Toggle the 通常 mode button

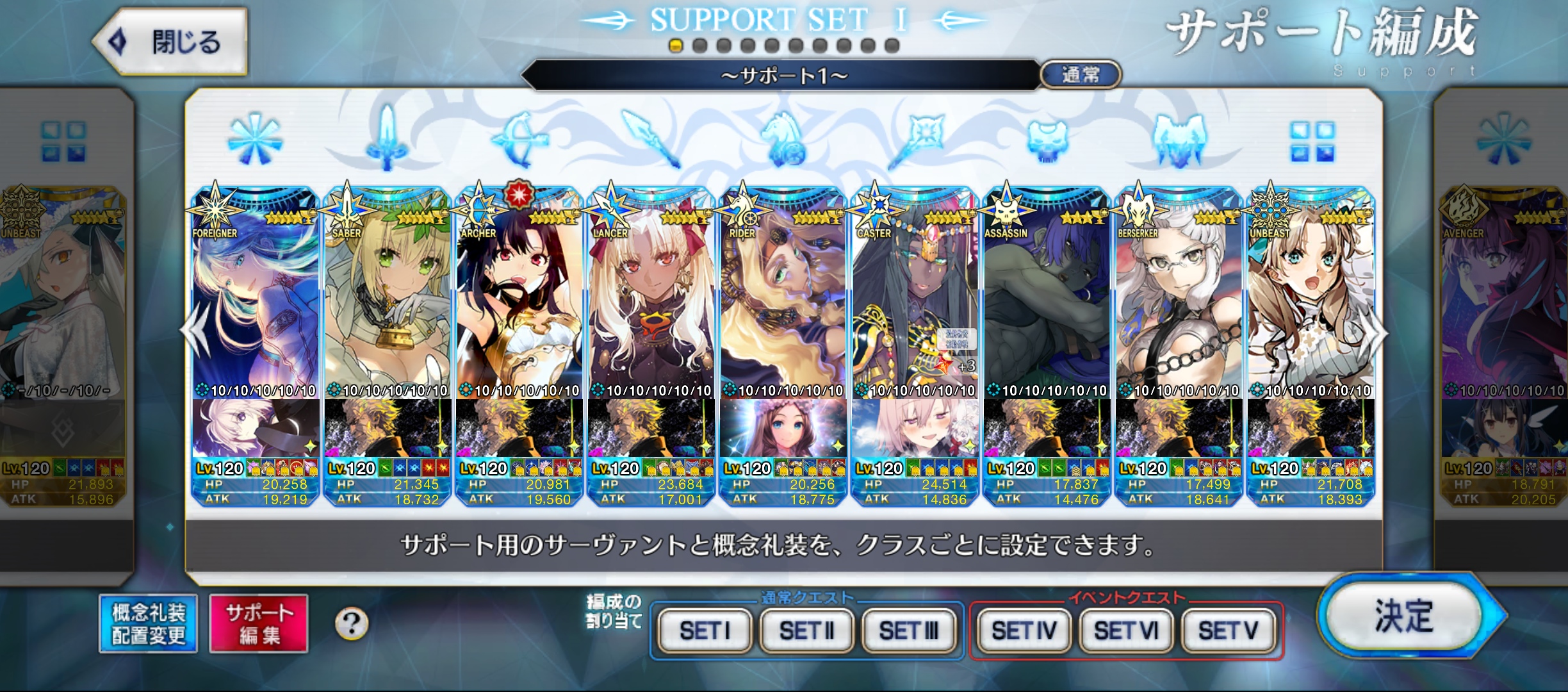[1081, 75]
